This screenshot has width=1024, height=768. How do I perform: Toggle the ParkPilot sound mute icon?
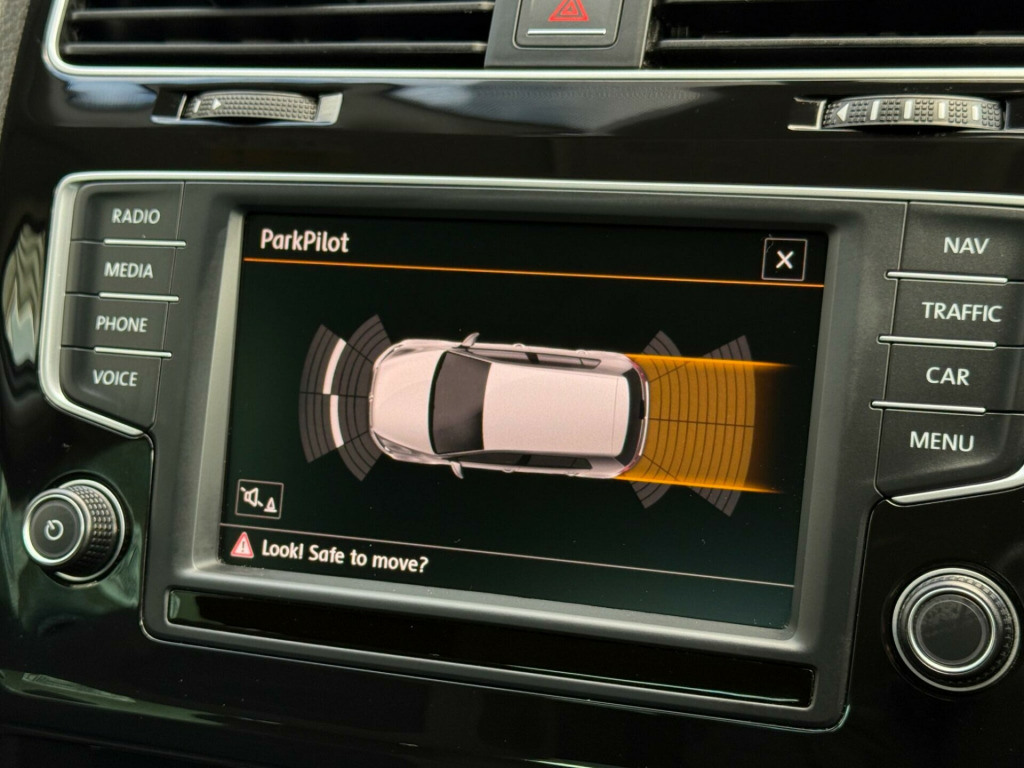[259, 498]
